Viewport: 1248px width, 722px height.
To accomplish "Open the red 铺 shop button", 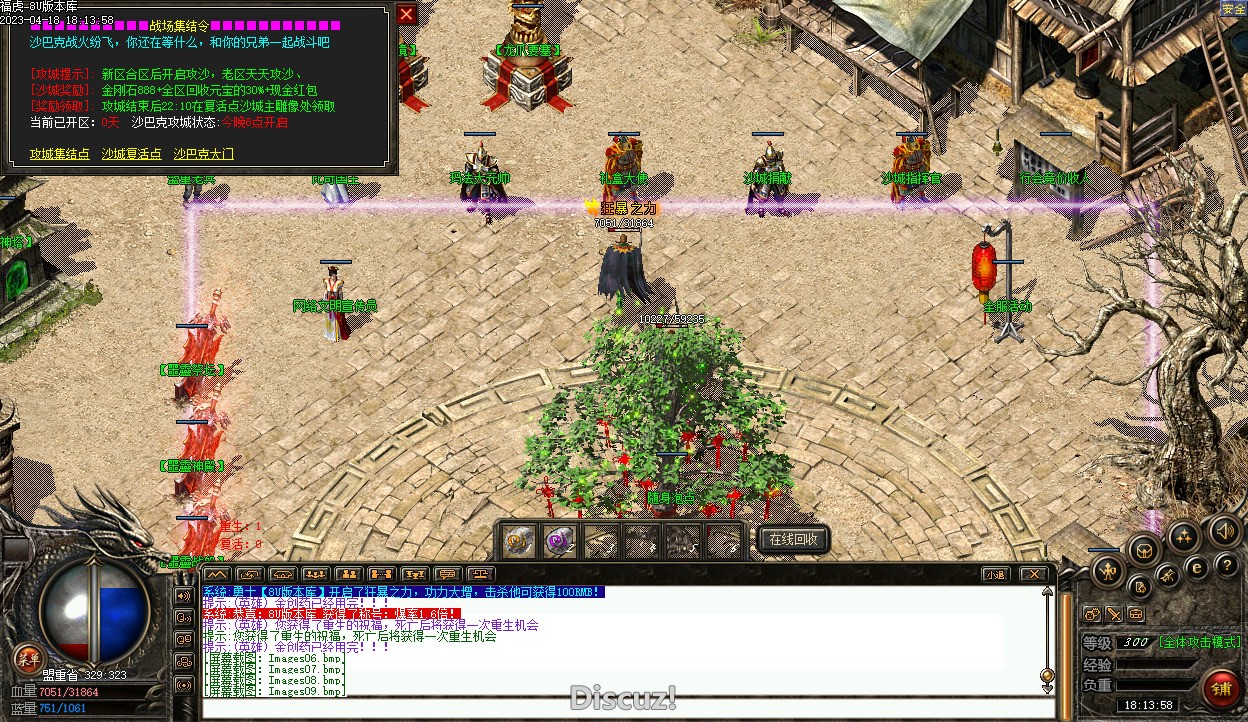I will tap(1221, 688).
